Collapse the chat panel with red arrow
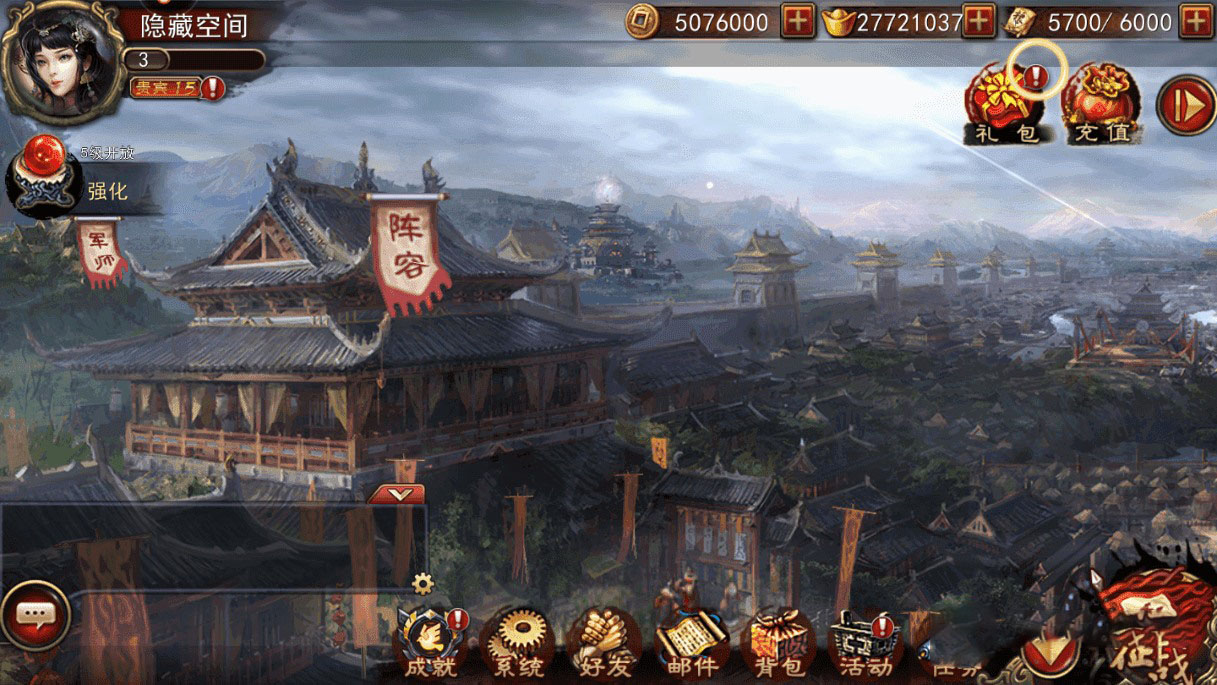This screenshot has width=1217, height=685. click(x=398, y=494)
